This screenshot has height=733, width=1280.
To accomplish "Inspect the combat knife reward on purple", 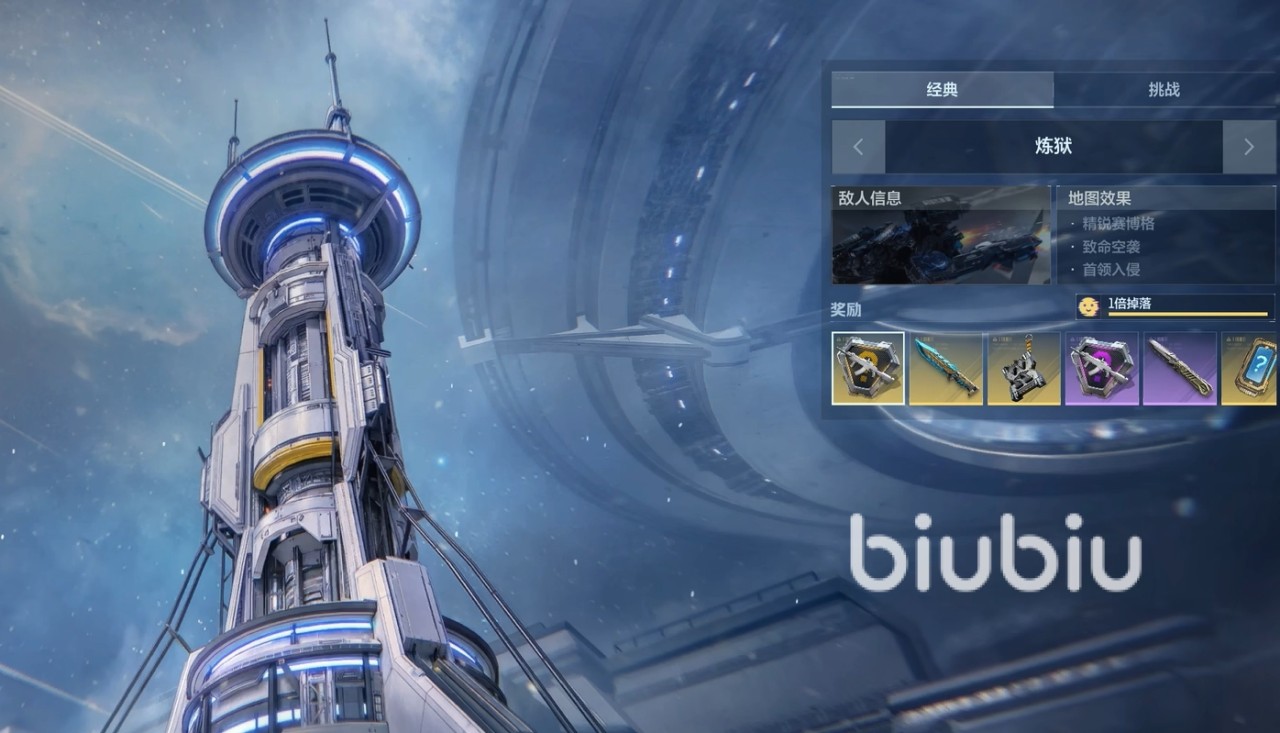I will pyautogui.click(x=1179, y=369).
